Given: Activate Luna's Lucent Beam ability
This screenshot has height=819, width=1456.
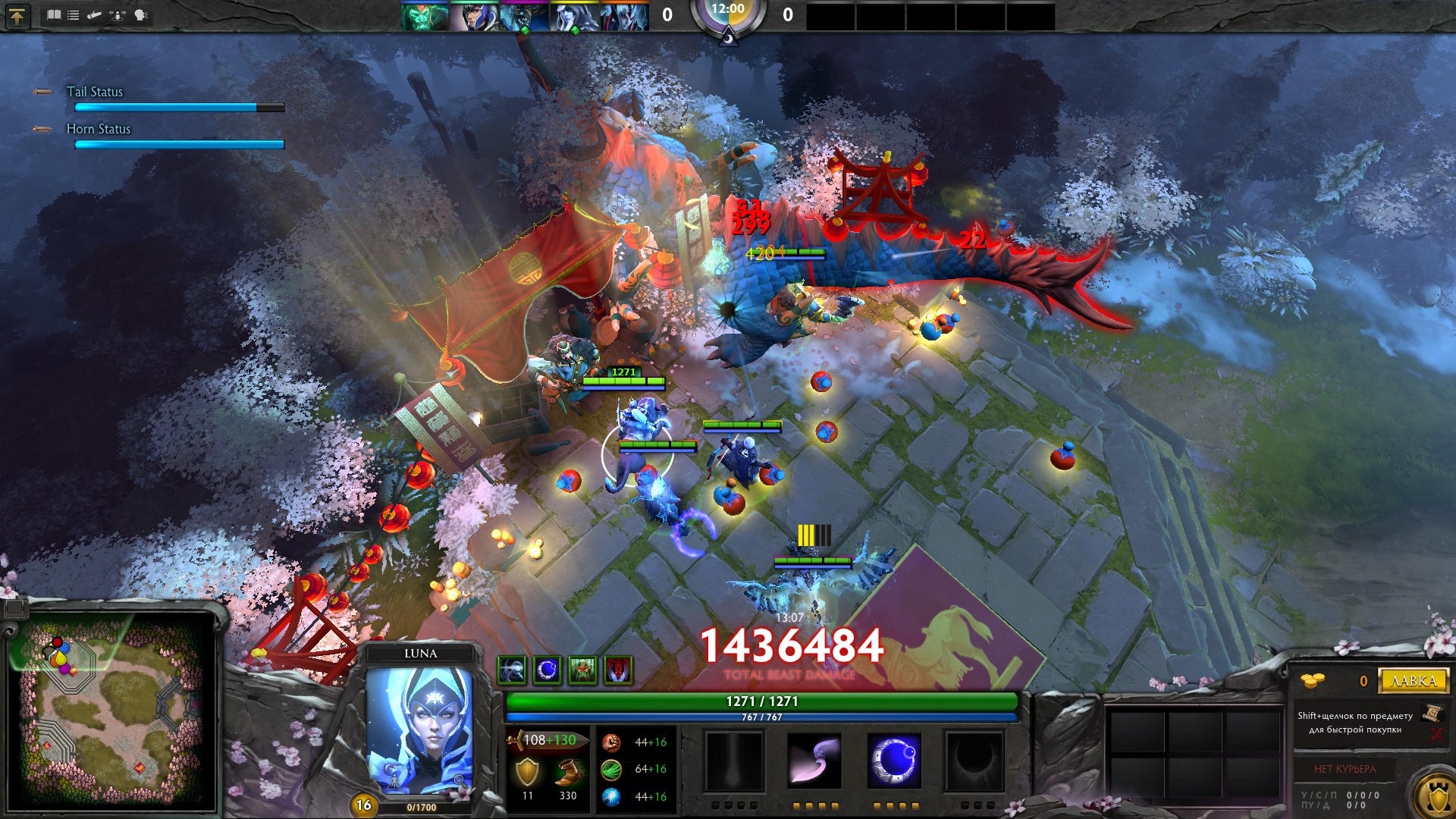Looking at the screenshot, I should (x=733, y=761).
